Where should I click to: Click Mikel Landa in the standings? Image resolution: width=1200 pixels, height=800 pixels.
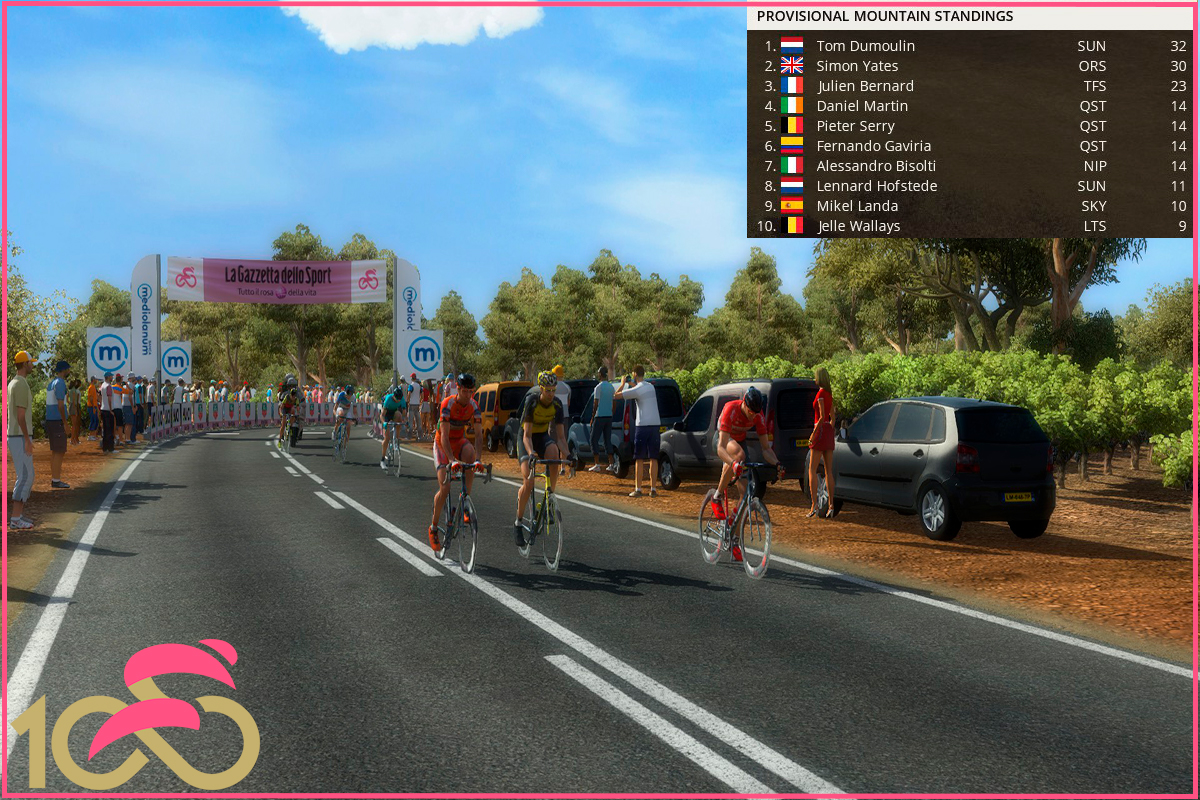coord(857,206)
